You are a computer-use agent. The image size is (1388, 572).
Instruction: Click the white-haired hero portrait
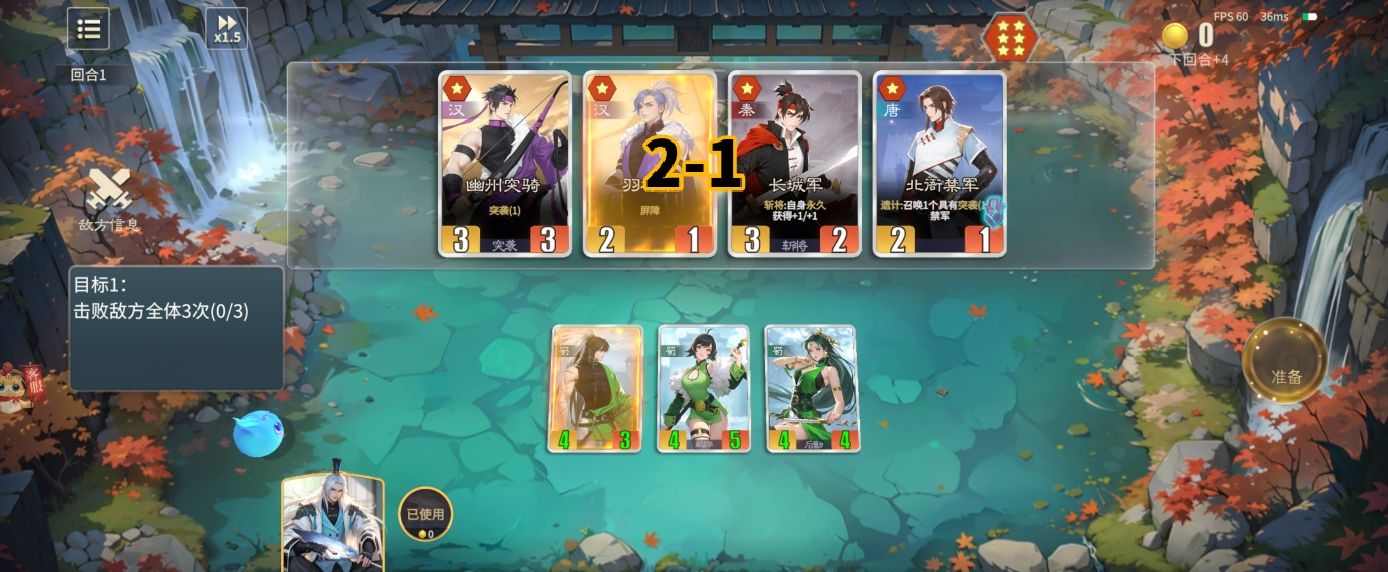tap(333, 524)
